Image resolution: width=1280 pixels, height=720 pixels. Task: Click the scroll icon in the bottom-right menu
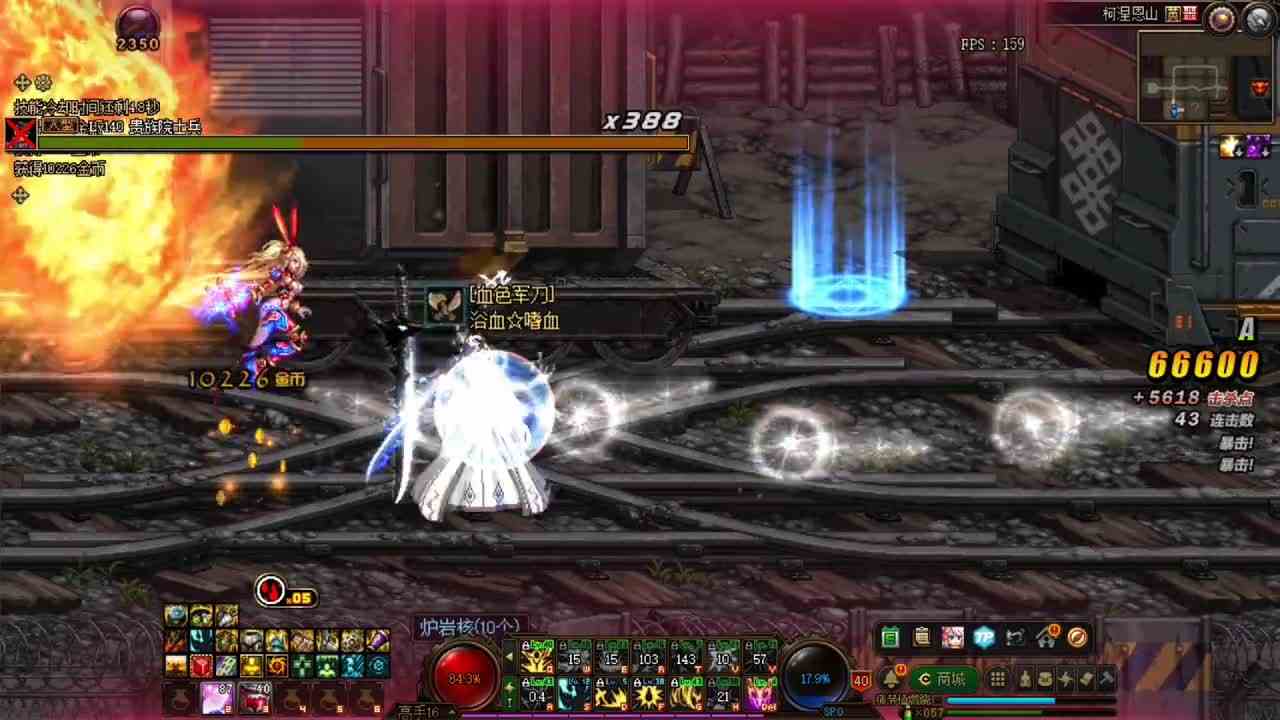[1086, 678]
